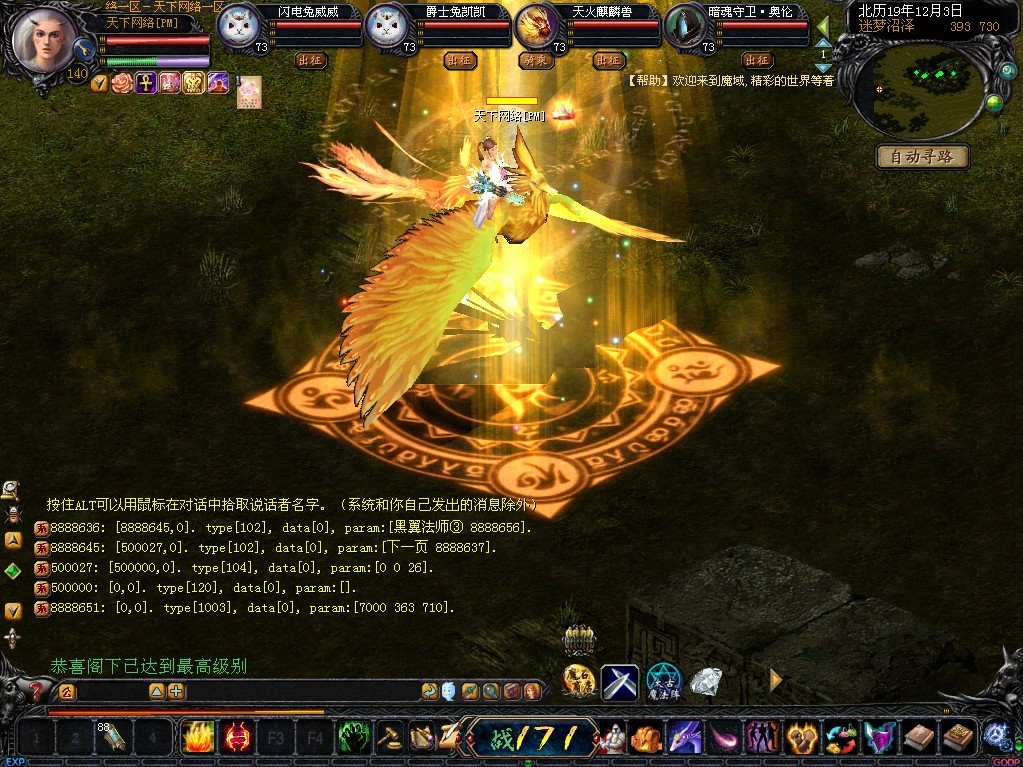Click the 自动寻路 auto-pathfinding button

[x=922, y=157]
